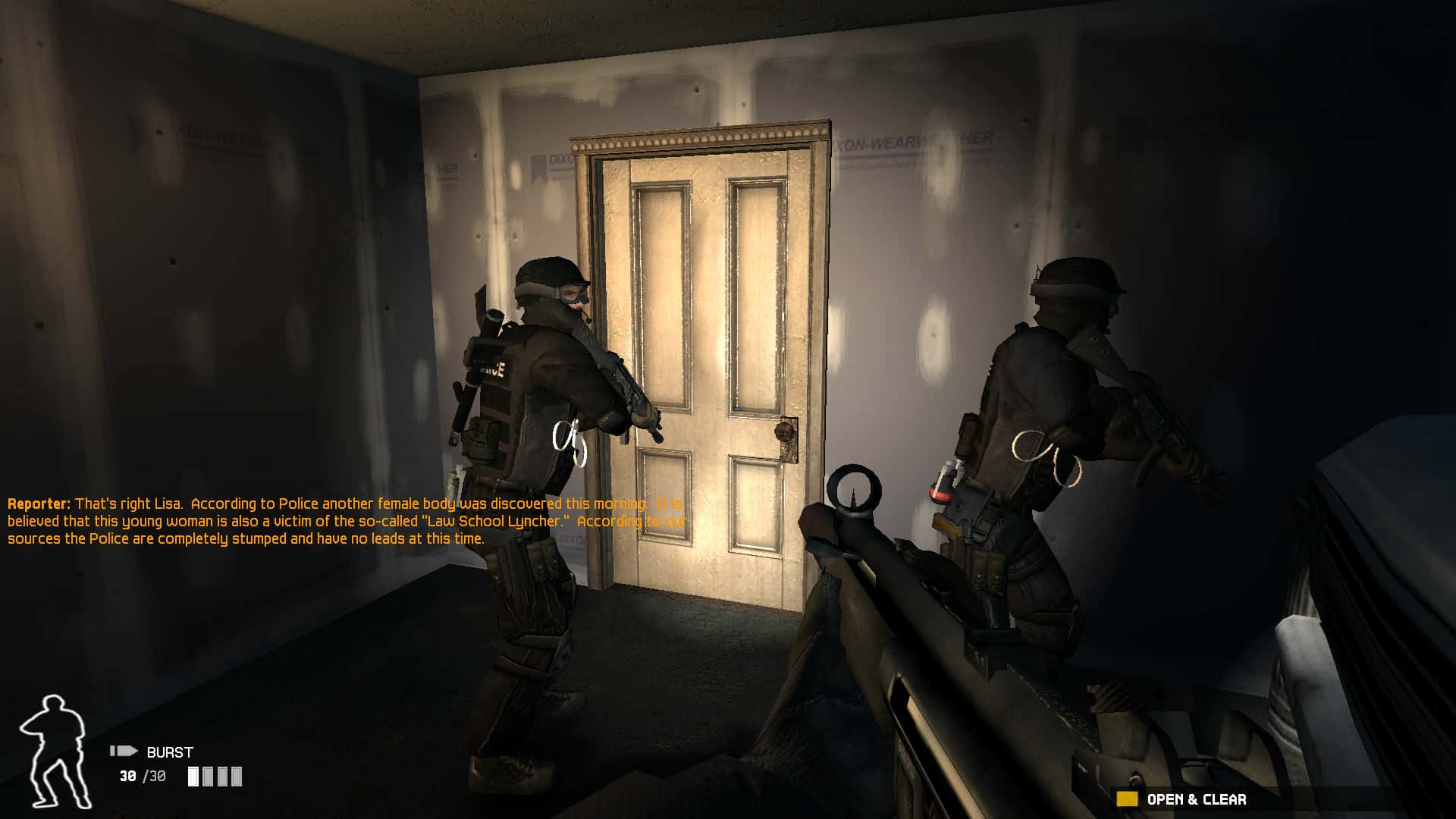Click the first magazine bar icon

pos(194,777)
